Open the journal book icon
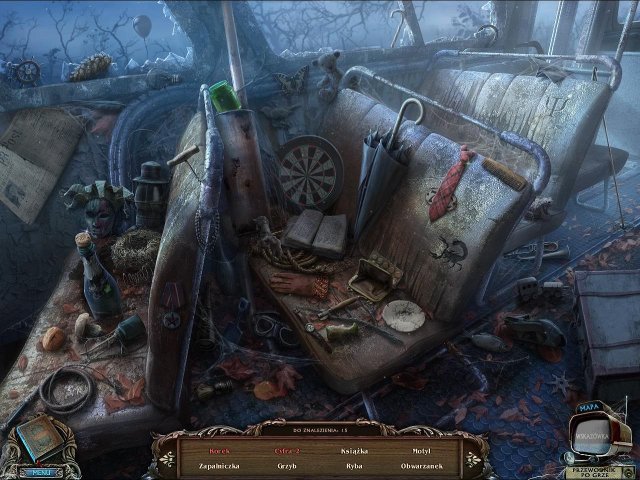Screen dimensions: 640x480 [40, 437]
